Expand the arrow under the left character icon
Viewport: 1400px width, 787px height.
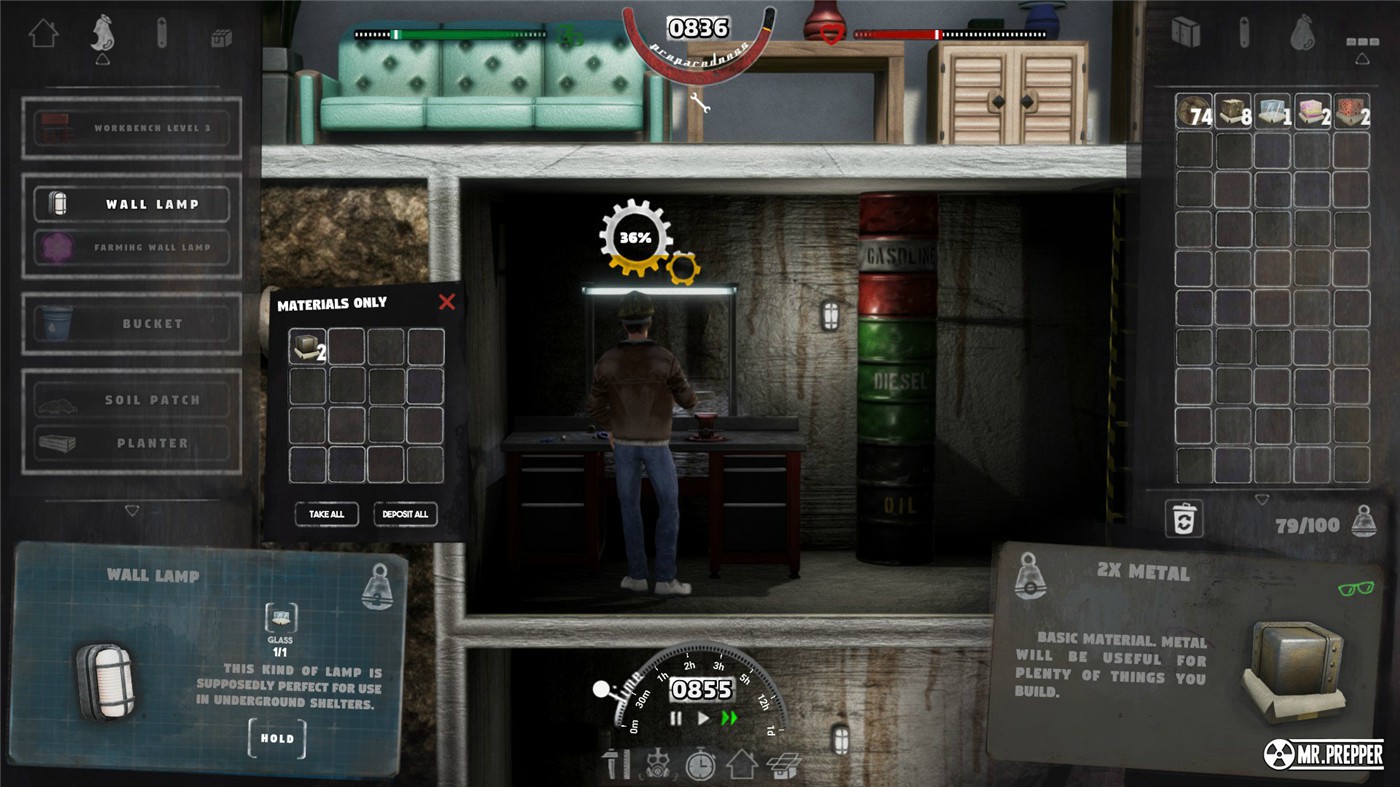click(x=102, y=59)
